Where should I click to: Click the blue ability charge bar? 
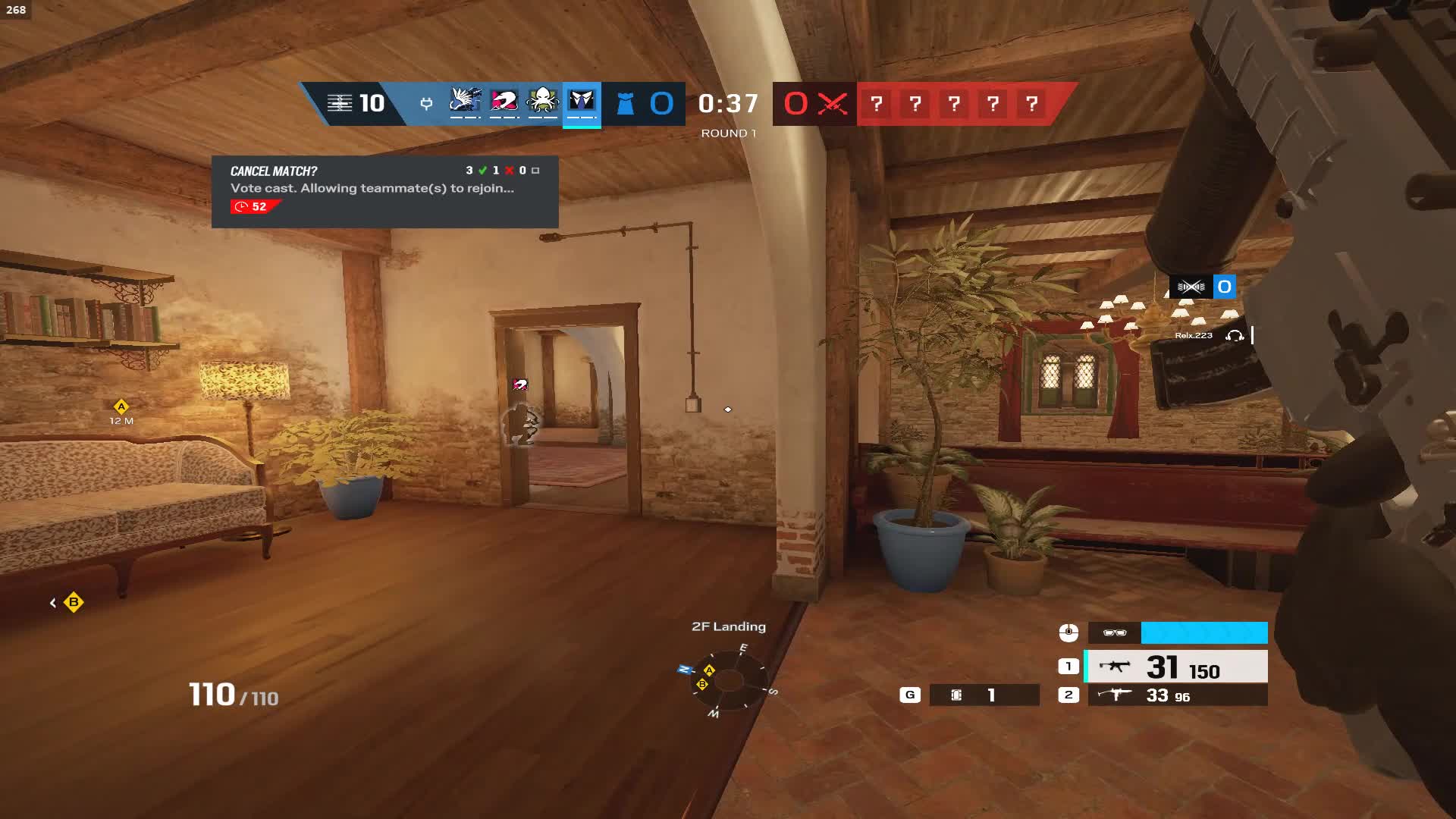click(1203, 631)
